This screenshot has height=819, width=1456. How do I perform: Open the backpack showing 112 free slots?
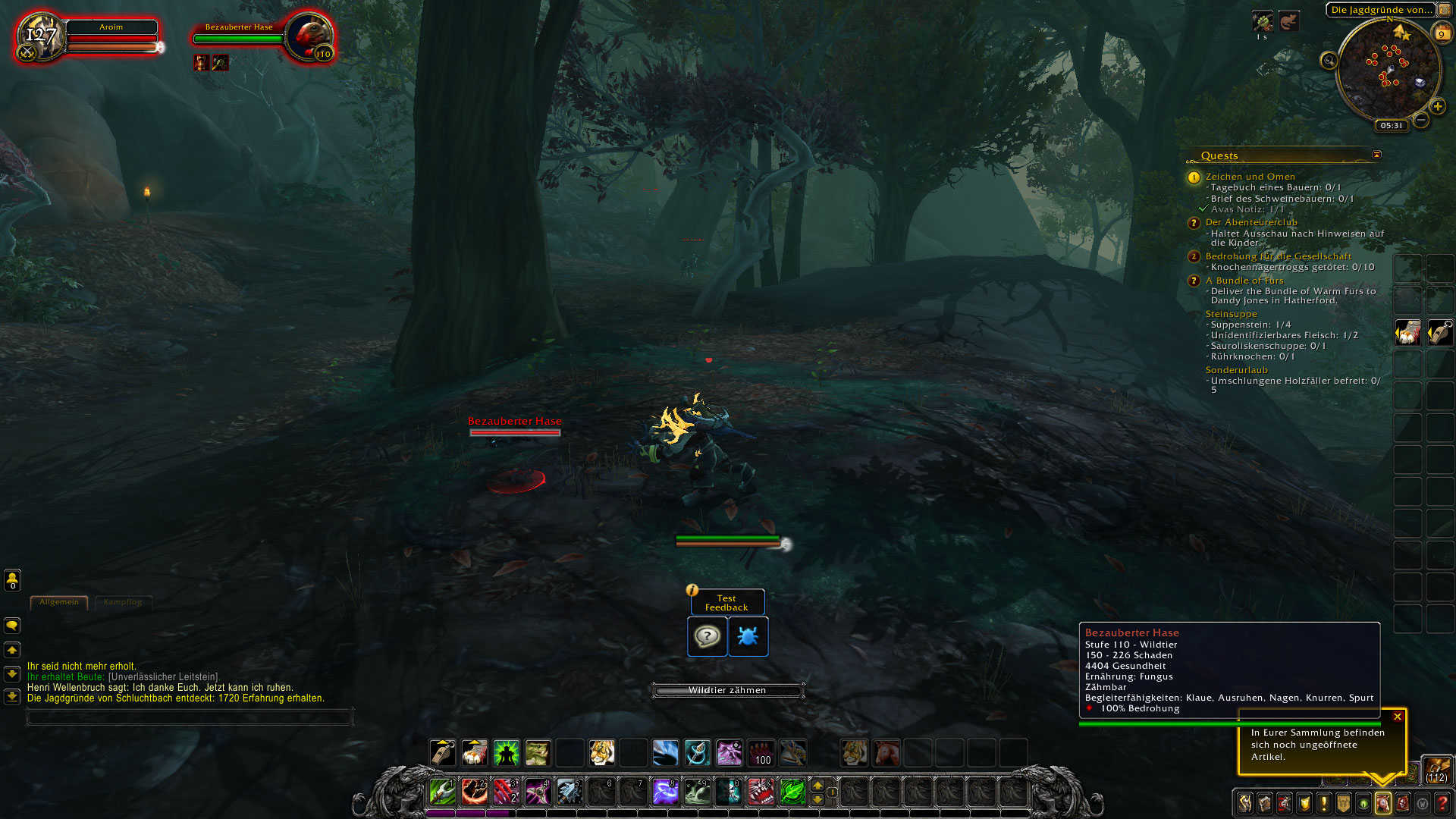point(1436,769)
